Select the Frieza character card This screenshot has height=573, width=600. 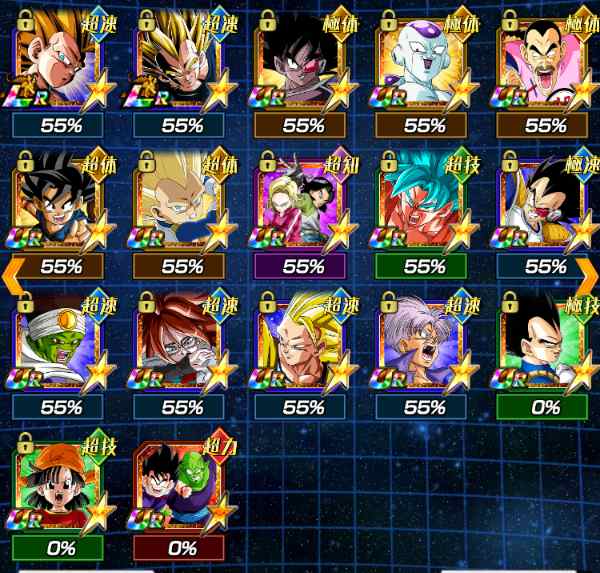point(425,64)
